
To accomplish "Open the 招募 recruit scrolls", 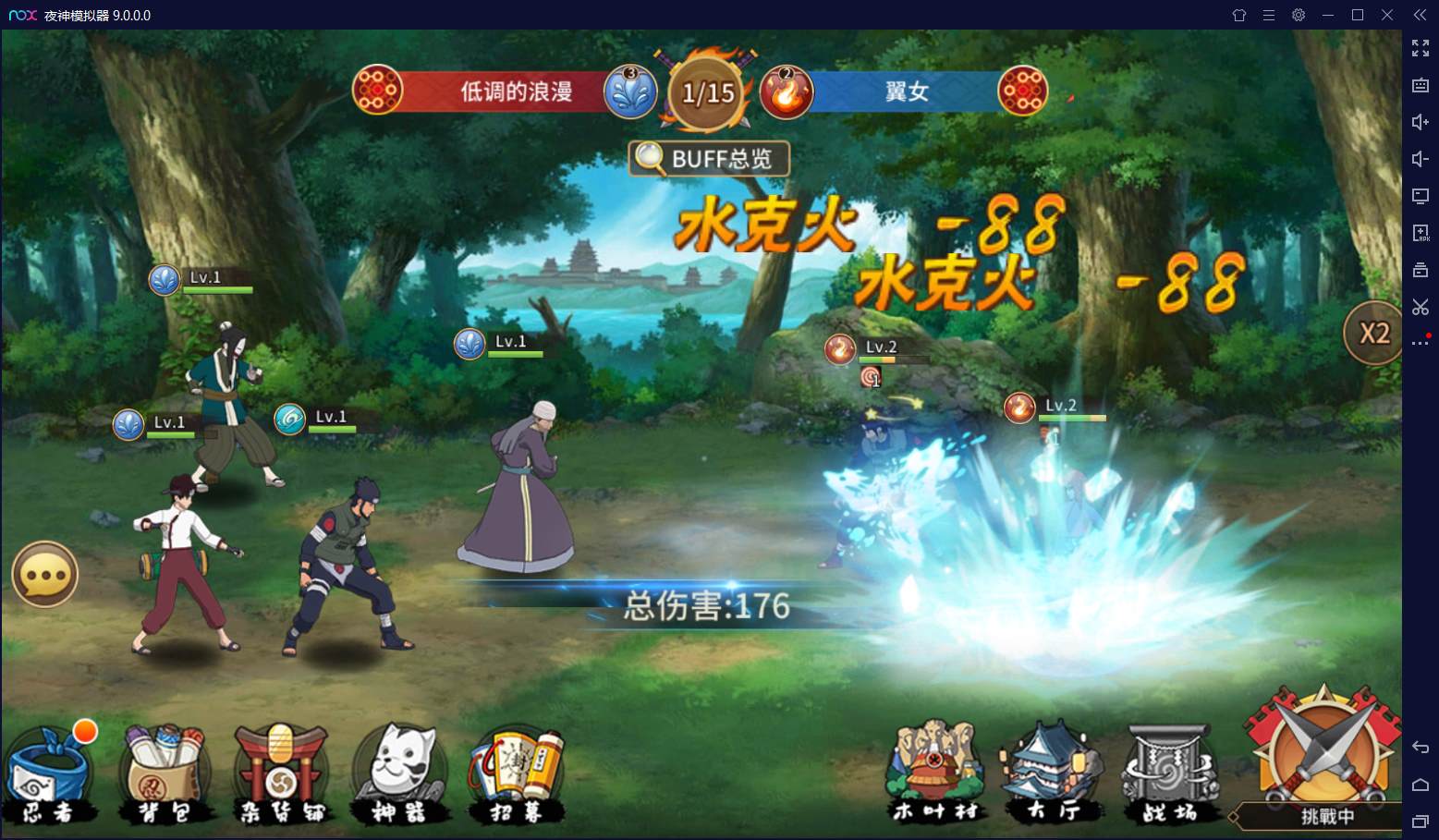I will (517, 776).
